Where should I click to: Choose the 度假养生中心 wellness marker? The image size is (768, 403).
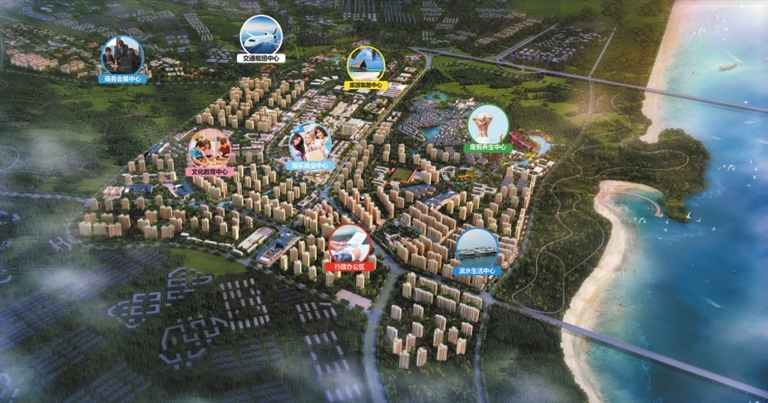tap(488, 126)
